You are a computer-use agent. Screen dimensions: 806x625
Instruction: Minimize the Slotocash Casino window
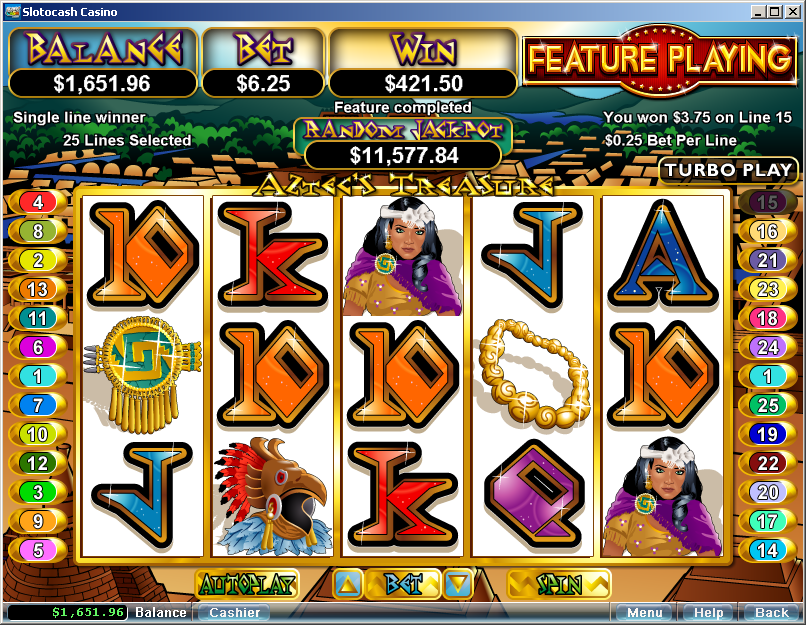[759, 12]
